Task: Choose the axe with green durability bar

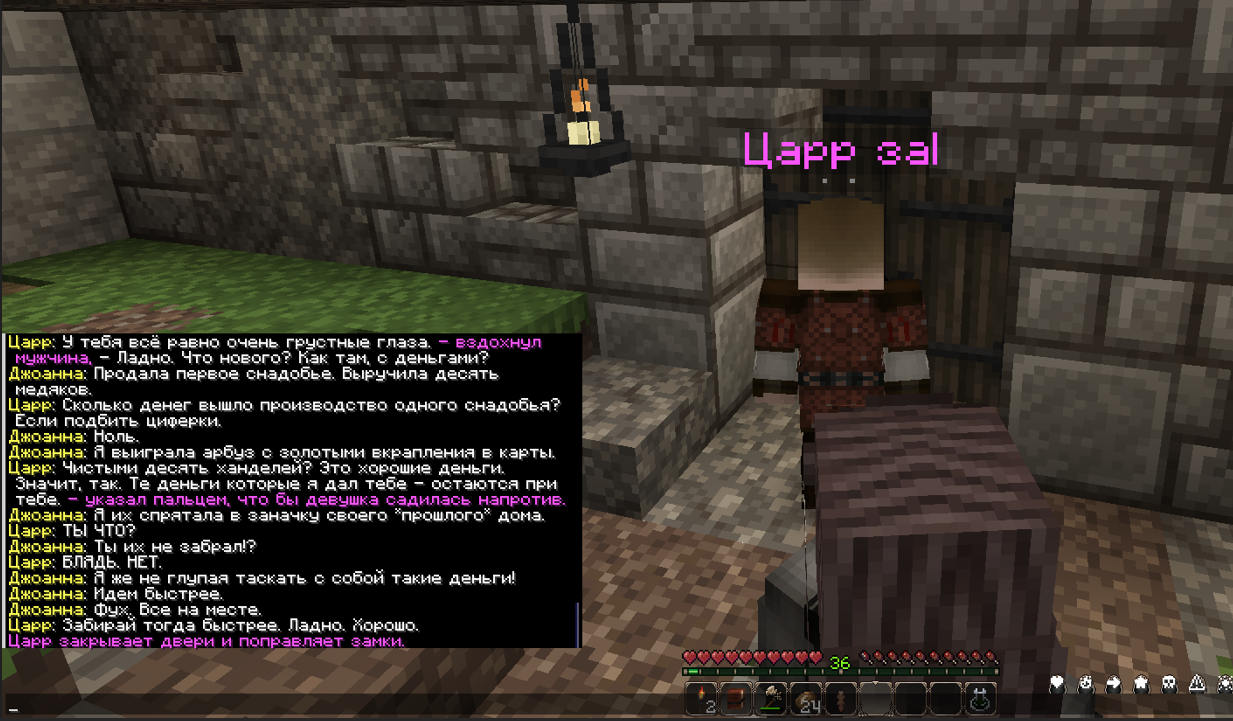Action: [772, 698]
